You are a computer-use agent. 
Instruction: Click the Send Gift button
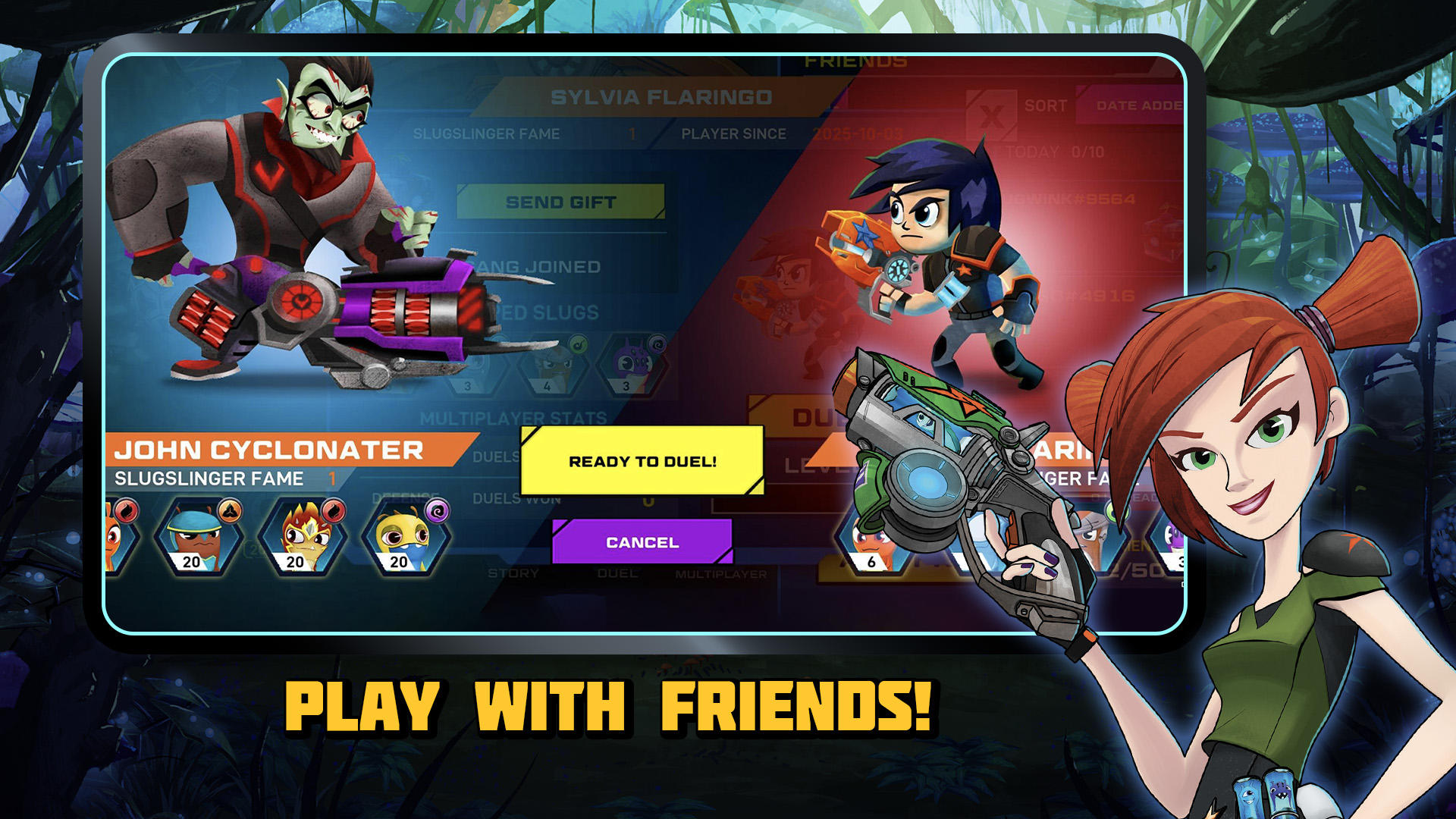pos(561,199)
